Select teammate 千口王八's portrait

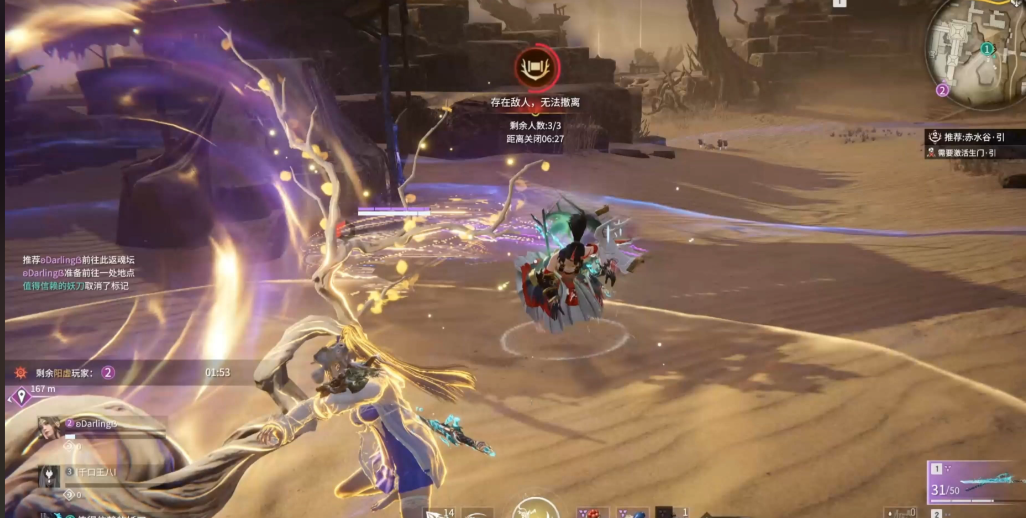pyautogui.click(x=49, y=476)
